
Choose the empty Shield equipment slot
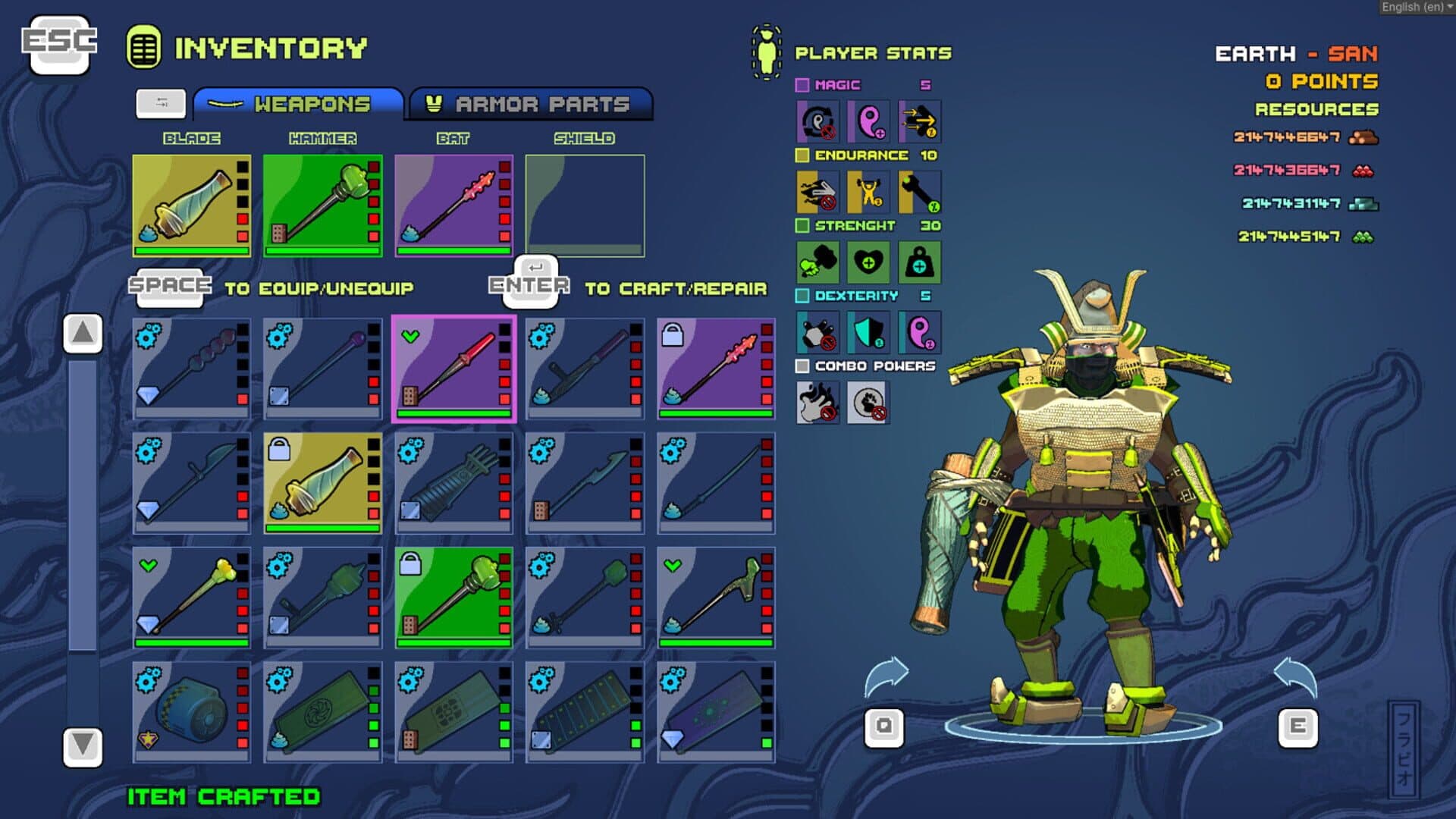pos(585,206)
